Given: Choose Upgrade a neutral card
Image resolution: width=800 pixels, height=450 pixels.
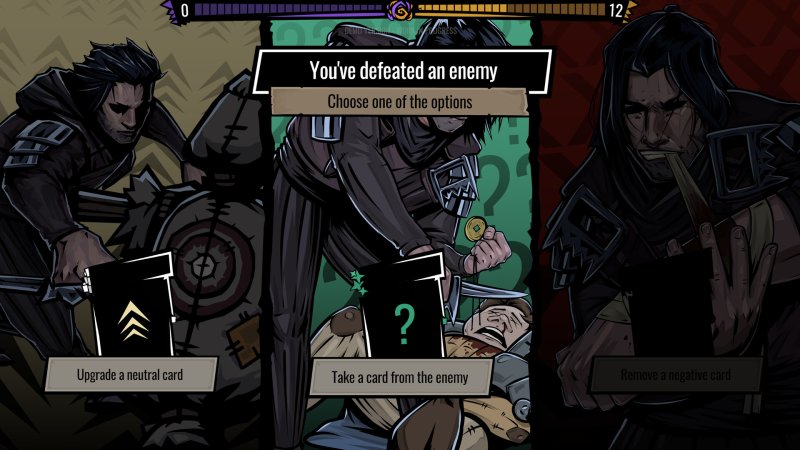Looking at the screenshot, I should point(131,375).
